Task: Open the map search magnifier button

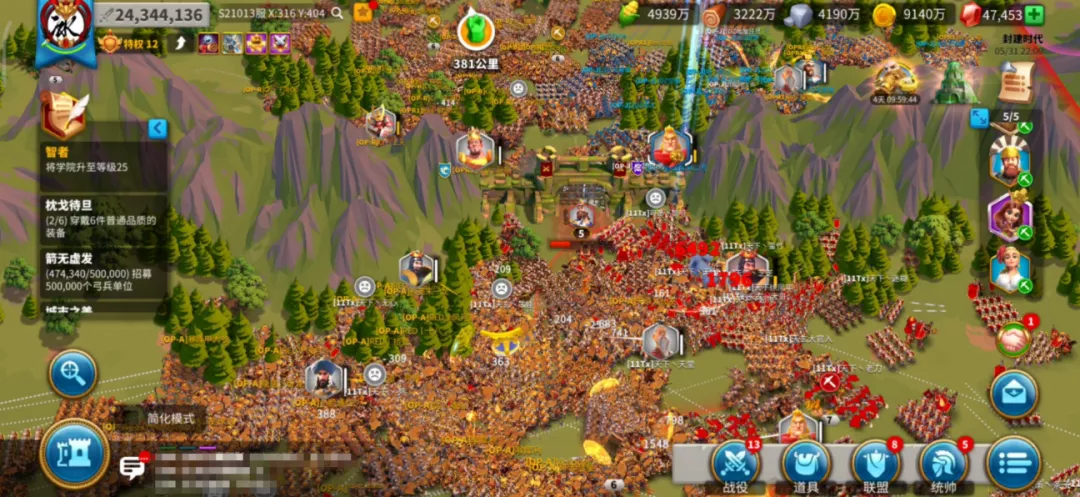Action: 73,373
